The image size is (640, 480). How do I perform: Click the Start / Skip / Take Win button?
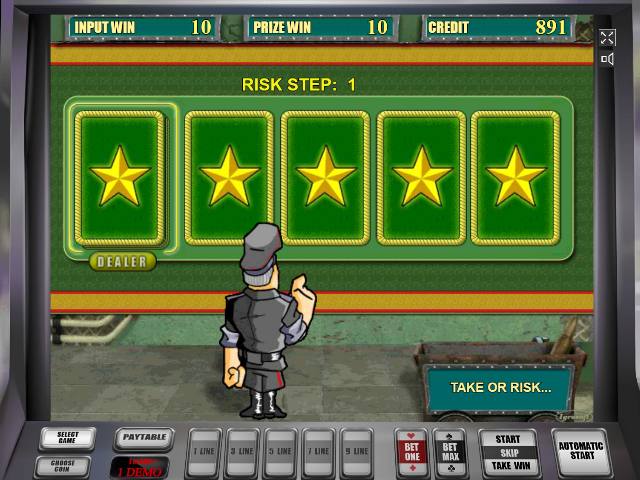pyautogui.click(x=508, y=452)
